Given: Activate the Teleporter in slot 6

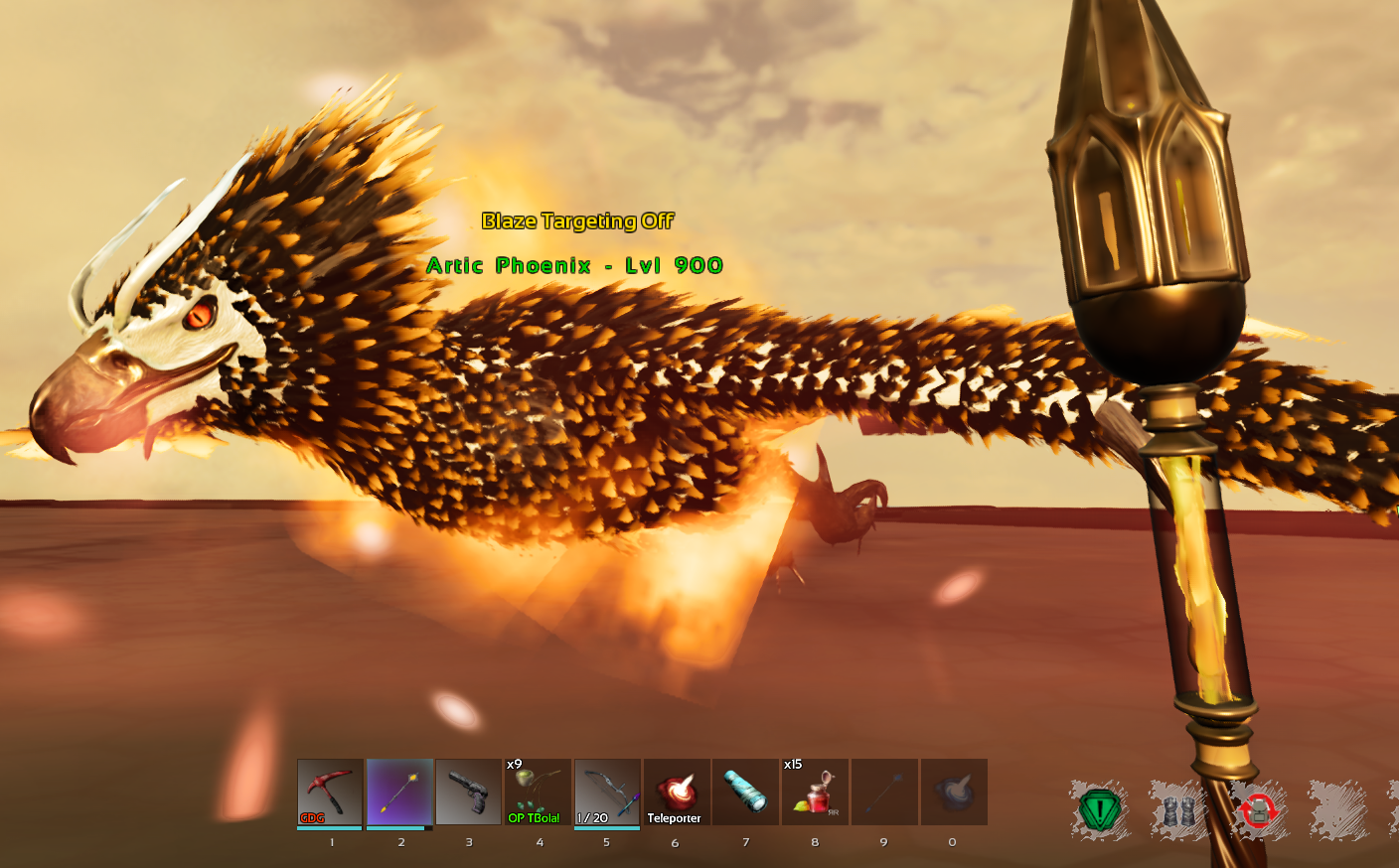Looking at the screenshot, I should [x=676, y=790].
